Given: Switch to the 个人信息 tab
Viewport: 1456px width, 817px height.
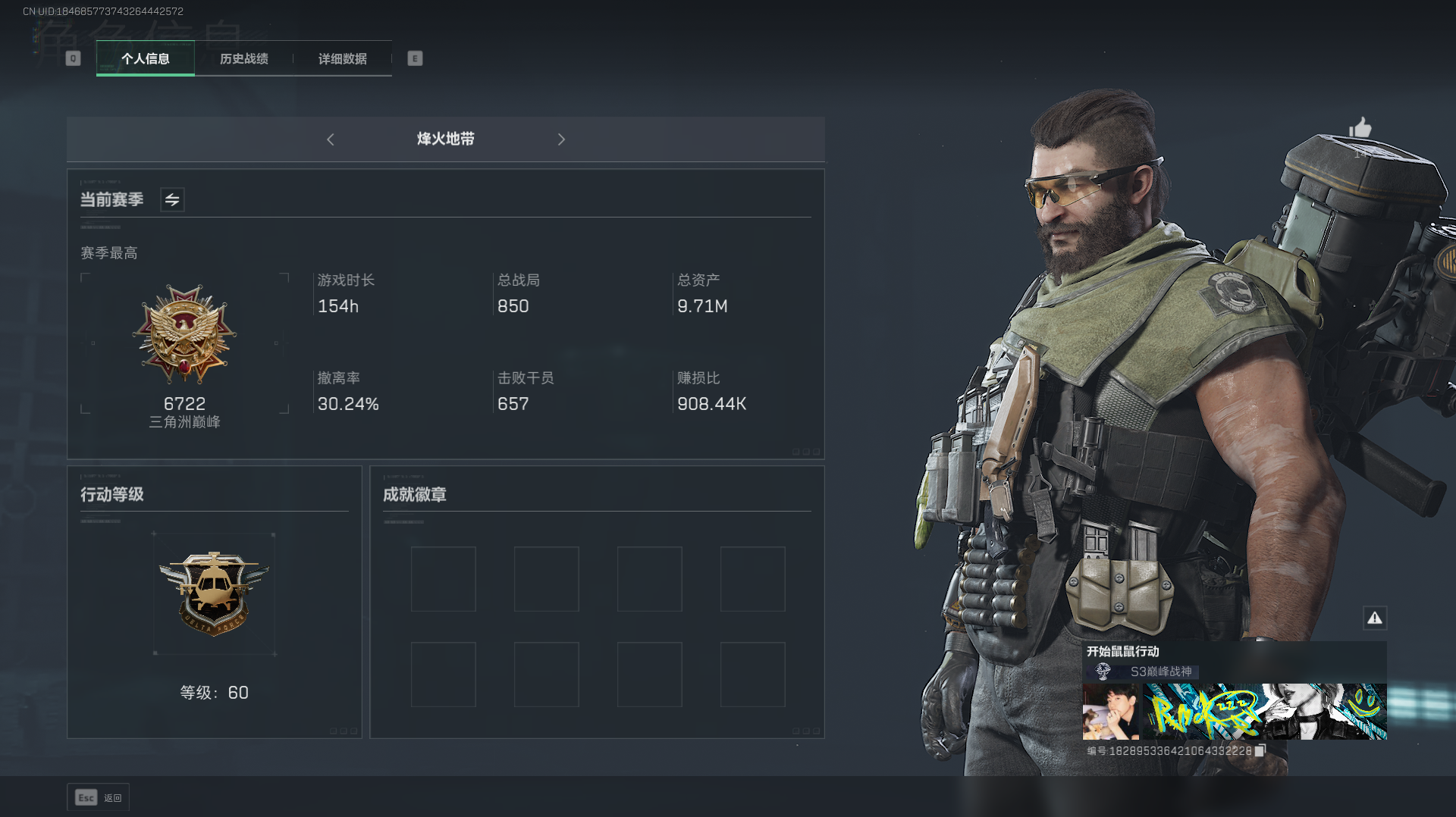Looking at the screenshot, I should point(146,58).
